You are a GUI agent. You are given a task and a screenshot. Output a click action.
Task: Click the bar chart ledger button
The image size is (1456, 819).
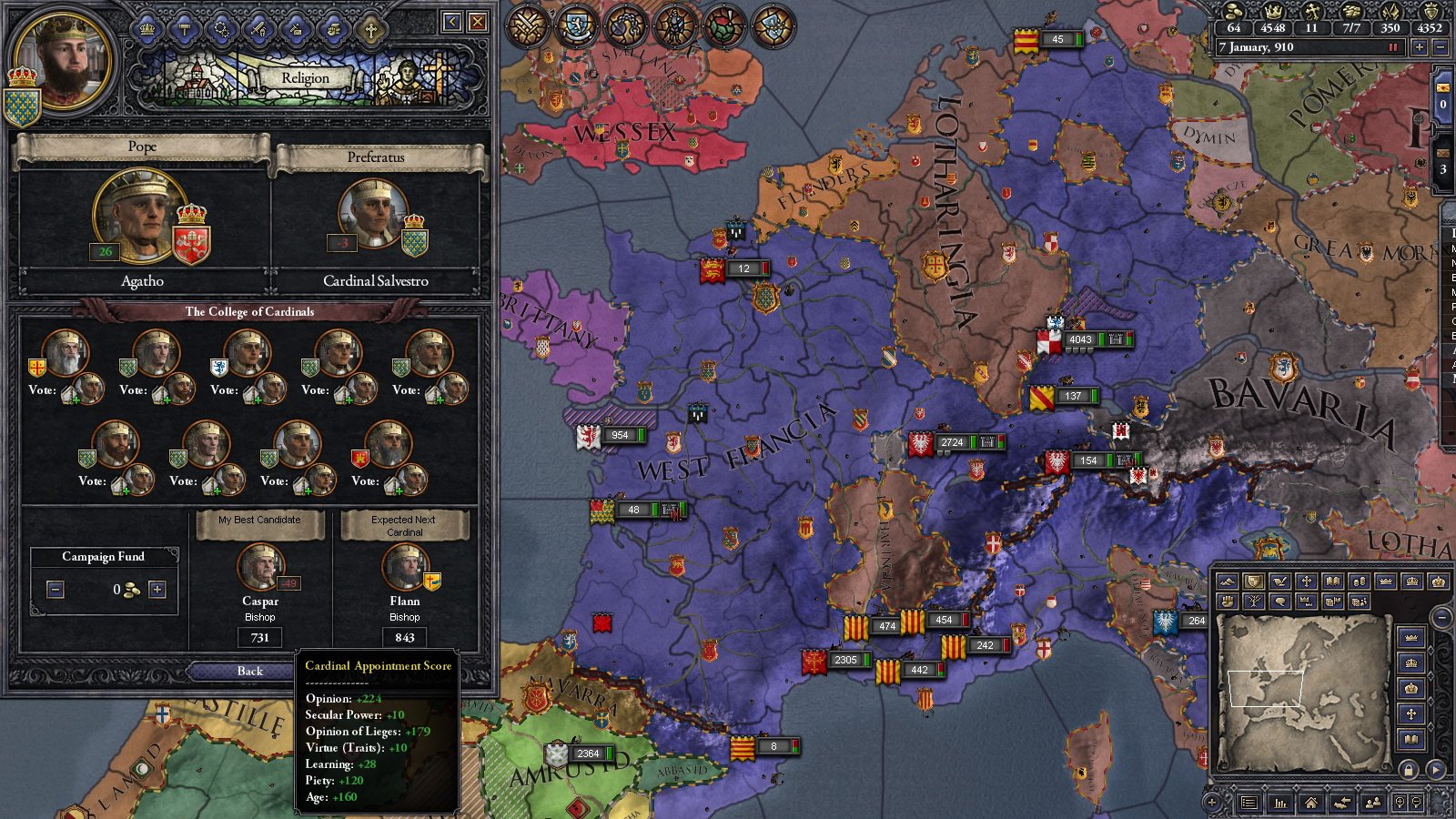(x=1280, y=803)
